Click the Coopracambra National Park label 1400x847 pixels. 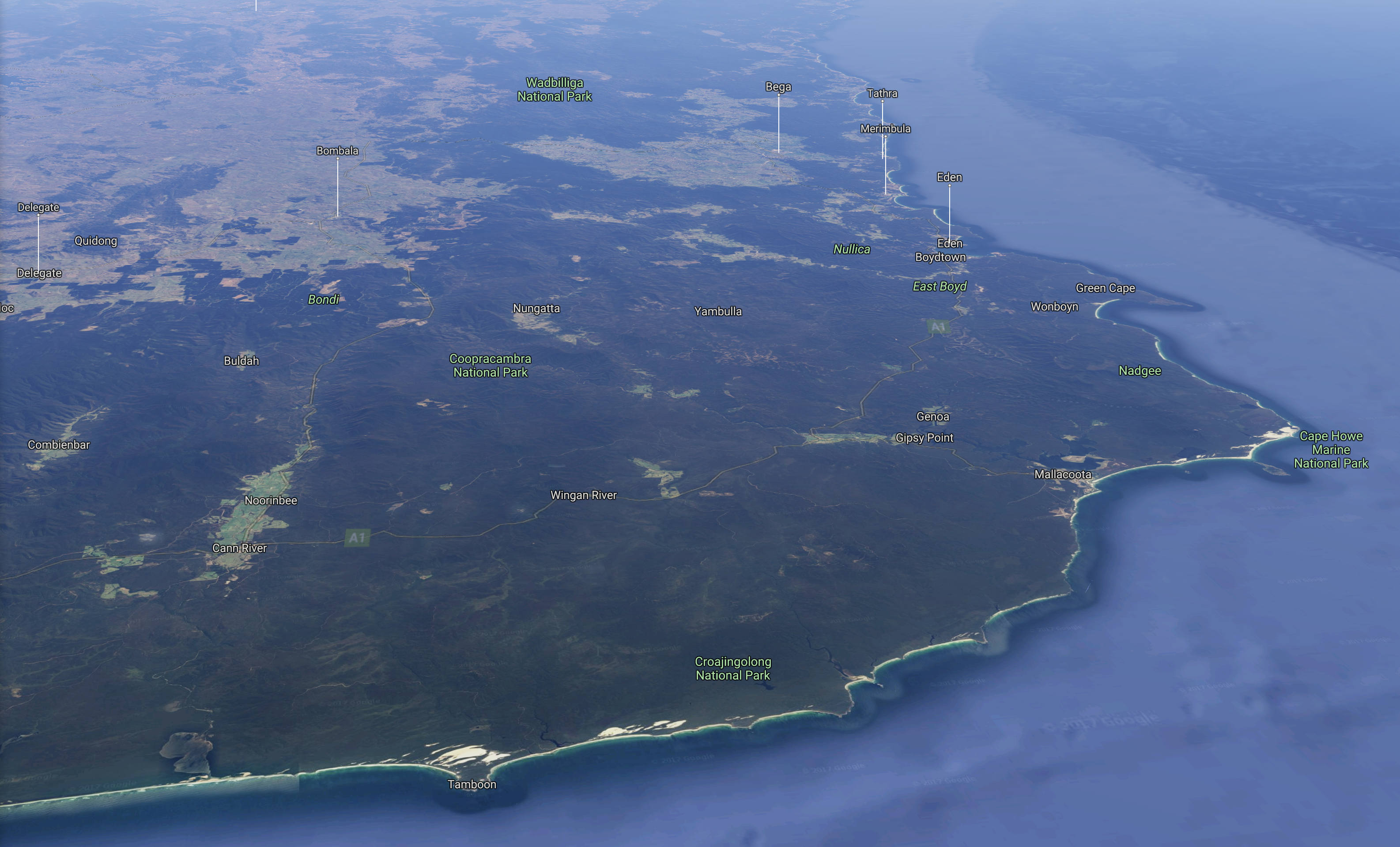491,366
